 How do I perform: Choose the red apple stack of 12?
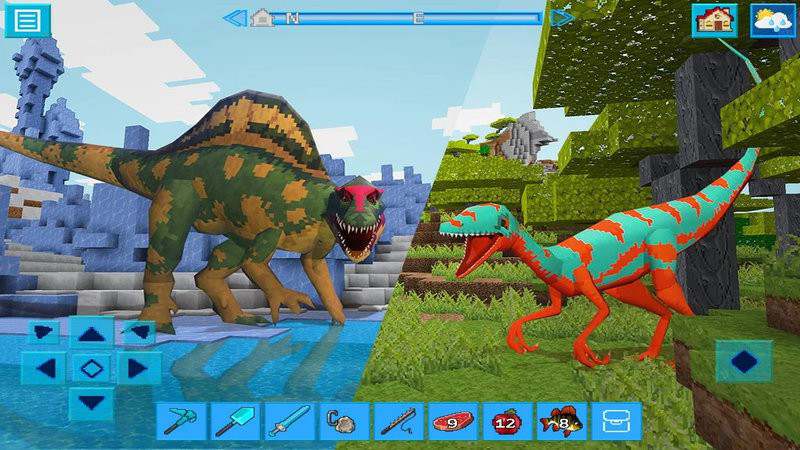pyautogui.click(x=506, y=421)
